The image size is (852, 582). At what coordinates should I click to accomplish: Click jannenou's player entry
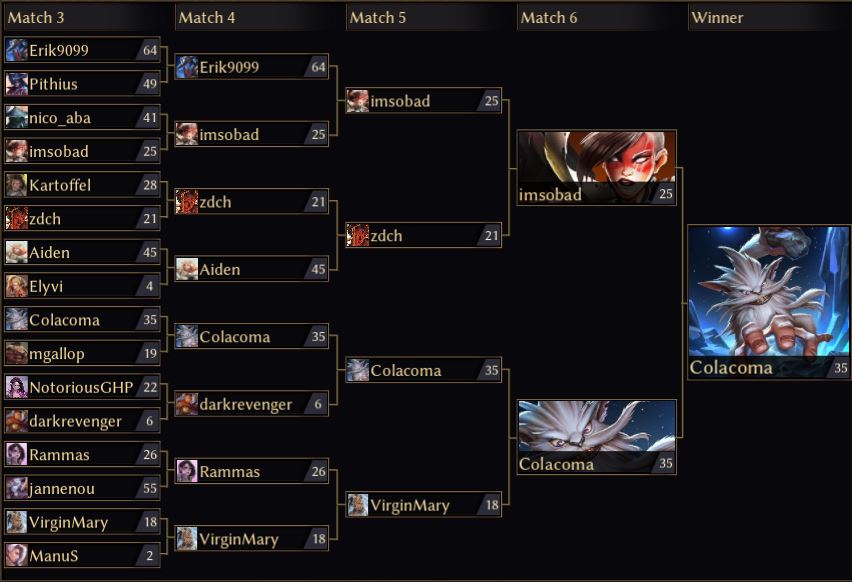[x=82, y=489]
